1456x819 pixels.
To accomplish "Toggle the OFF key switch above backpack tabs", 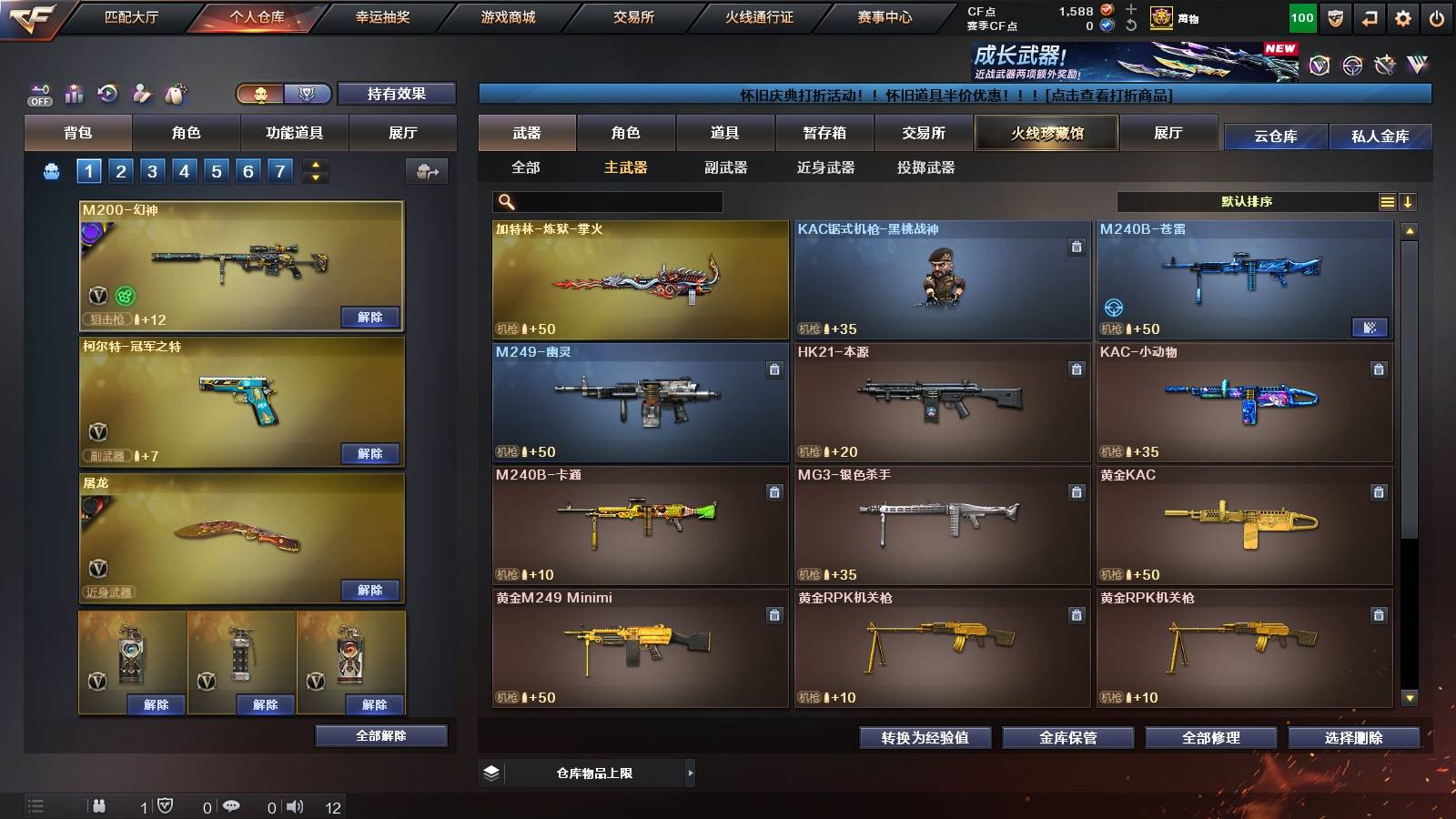I will point(38,93).
